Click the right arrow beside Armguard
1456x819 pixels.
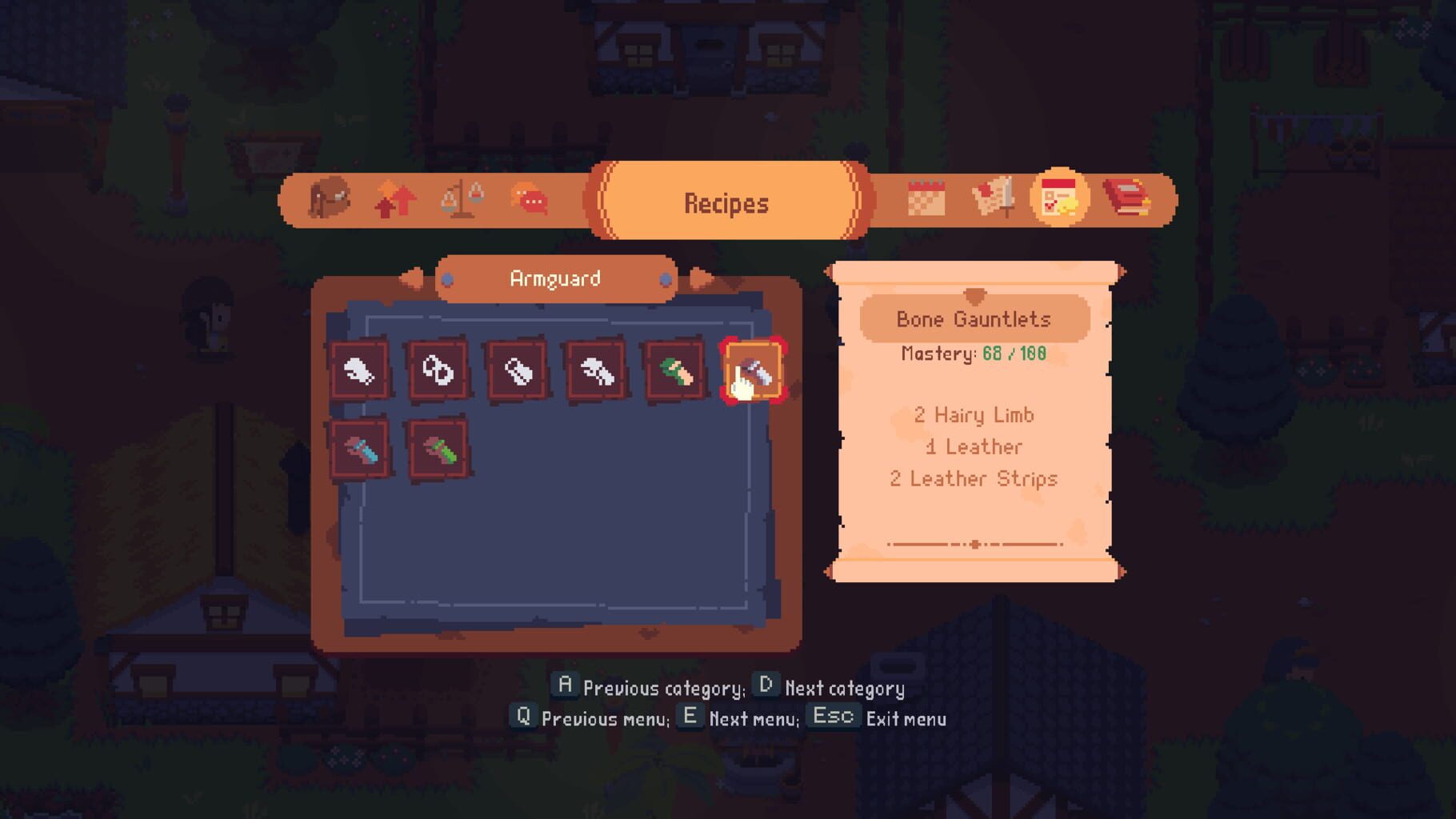(x=702, y=279)
